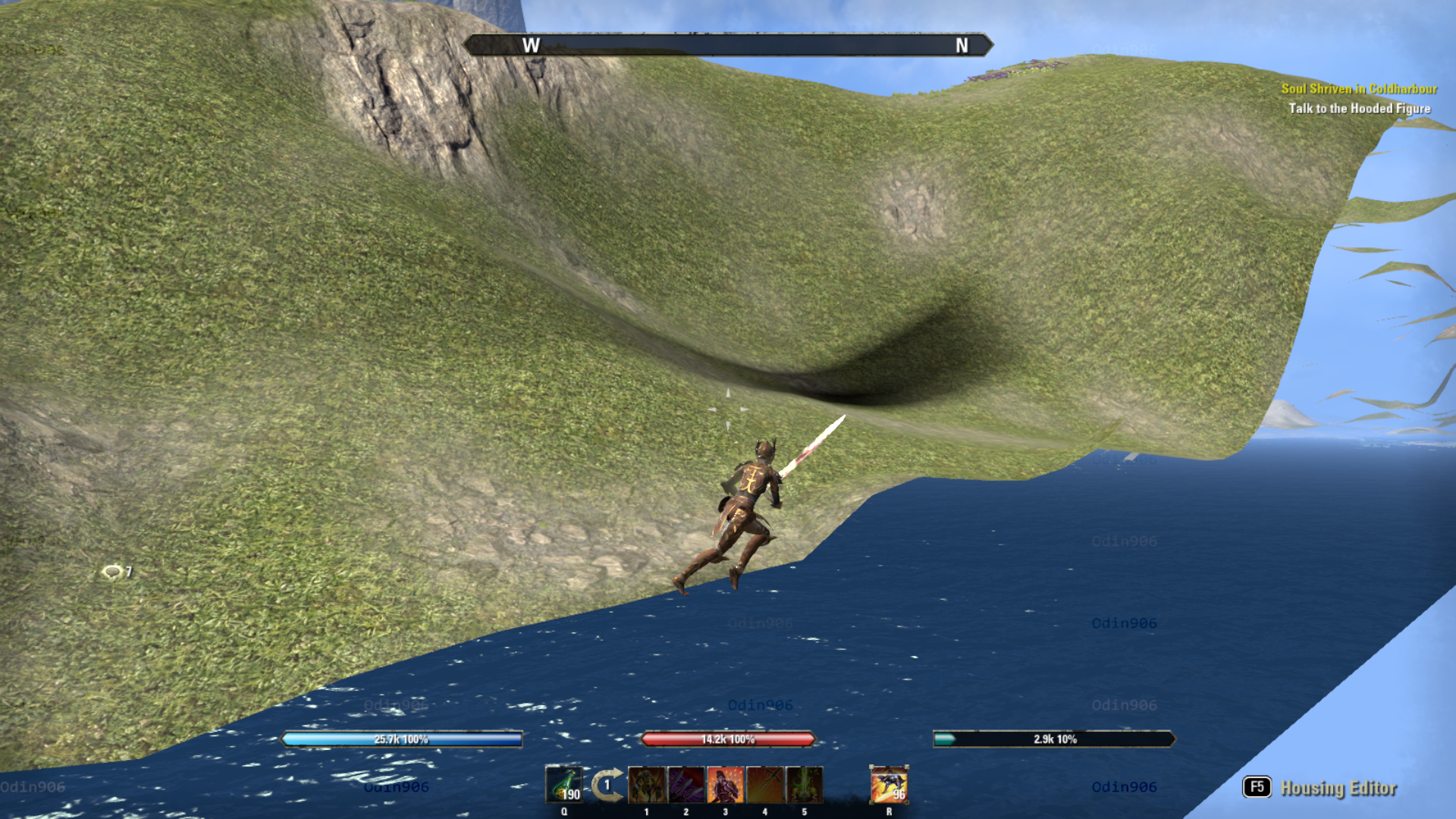Viewport: 1456px width, 819px height.
Task: Swap weapon bar with the arrow icon
Action: (607, 785)
